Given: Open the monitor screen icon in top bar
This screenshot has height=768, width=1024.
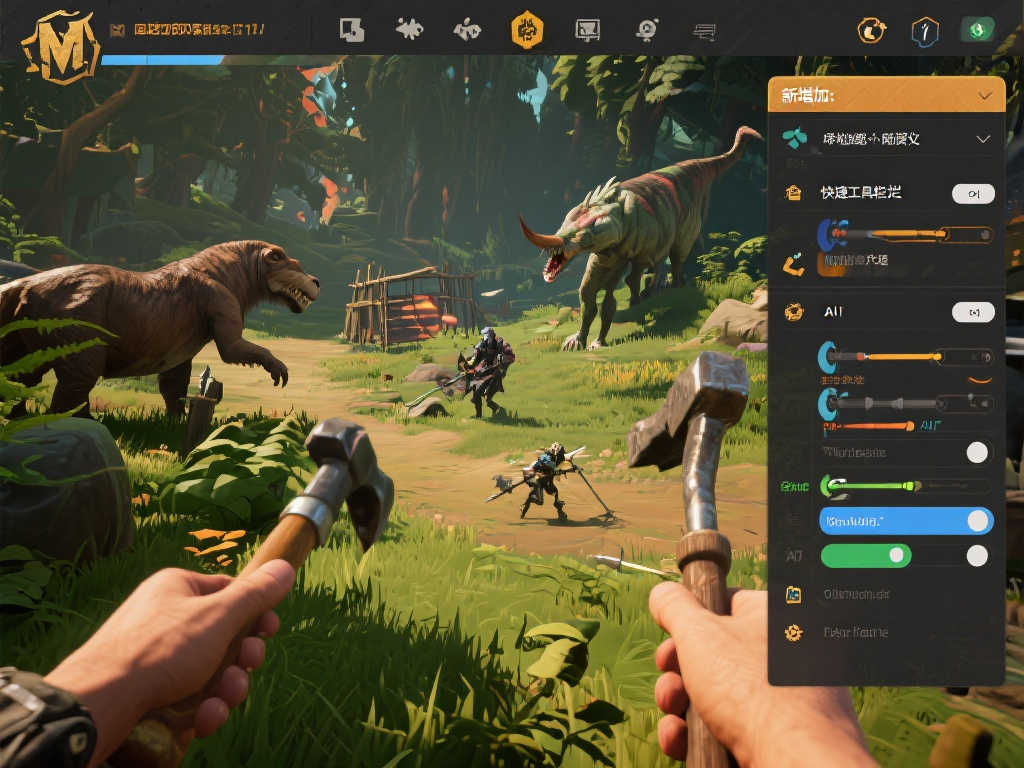Looking at the screenshot, I should pos(588,30).
